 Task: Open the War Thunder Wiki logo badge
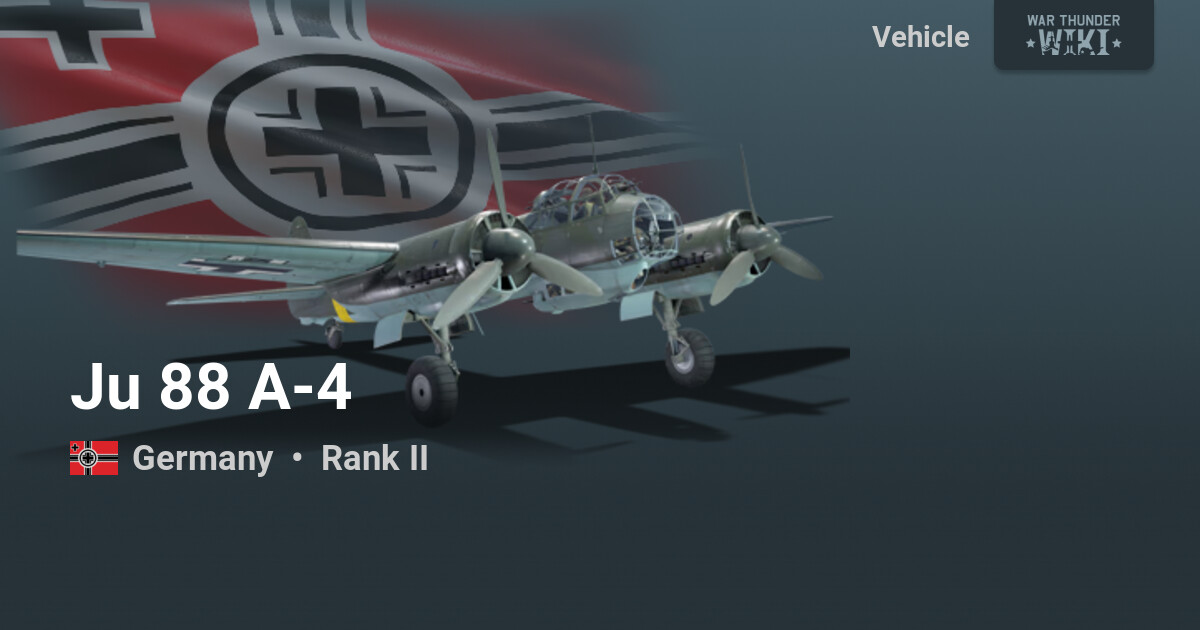pos(1073,34)
